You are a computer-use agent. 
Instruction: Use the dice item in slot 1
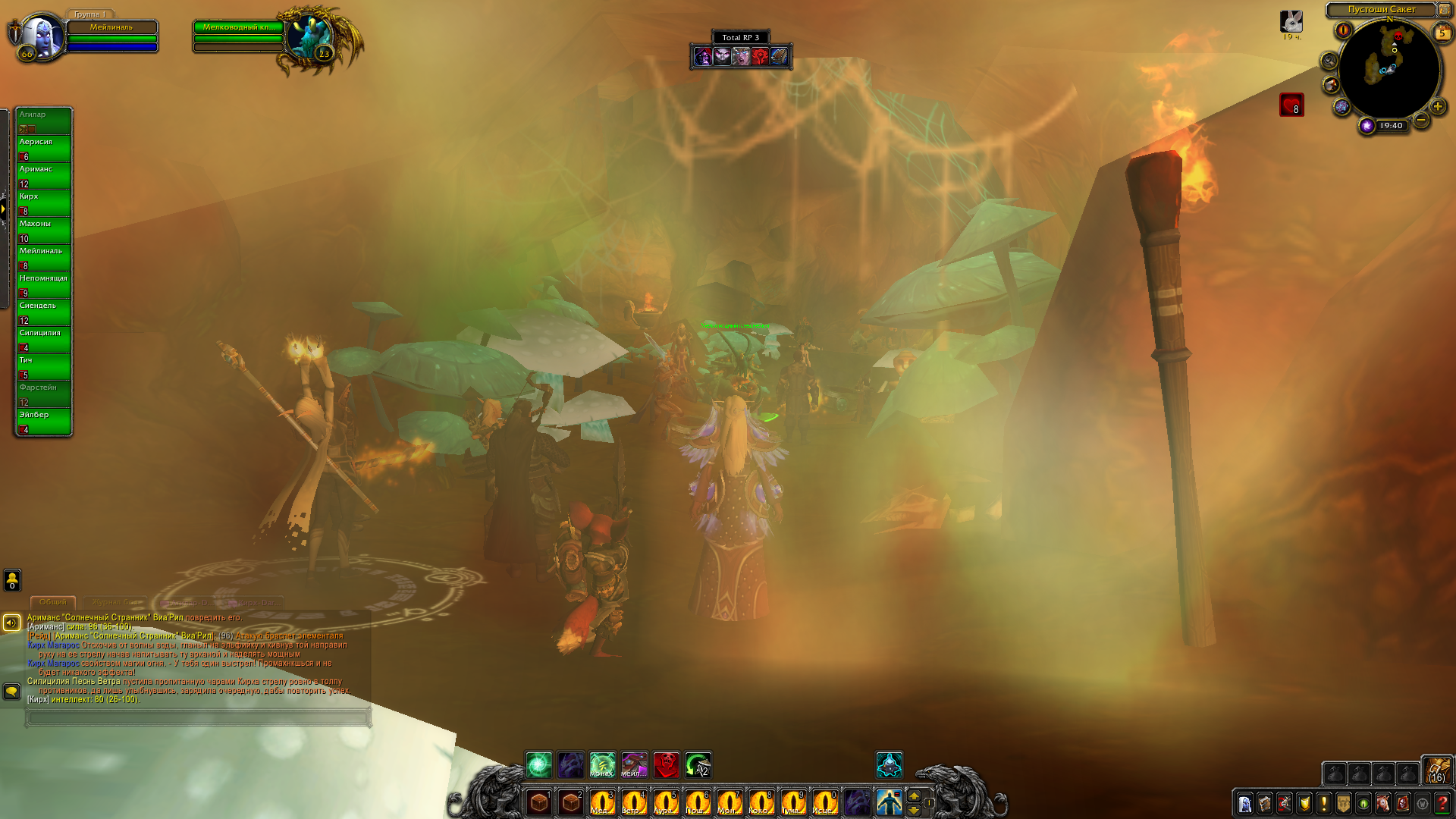tap(539, 802)
